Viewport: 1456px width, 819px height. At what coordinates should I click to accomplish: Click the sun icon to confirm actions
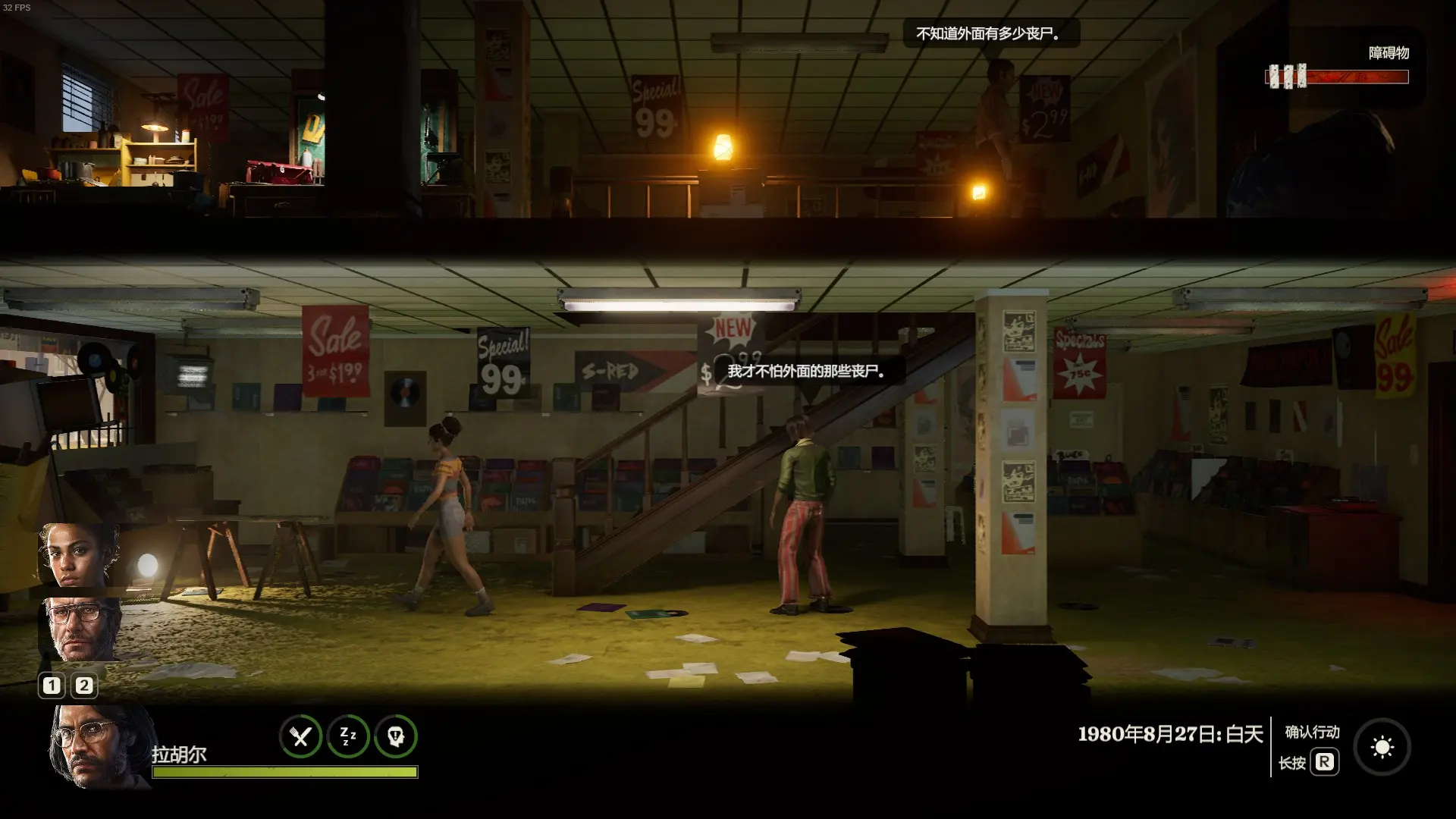click(1382, 748)
